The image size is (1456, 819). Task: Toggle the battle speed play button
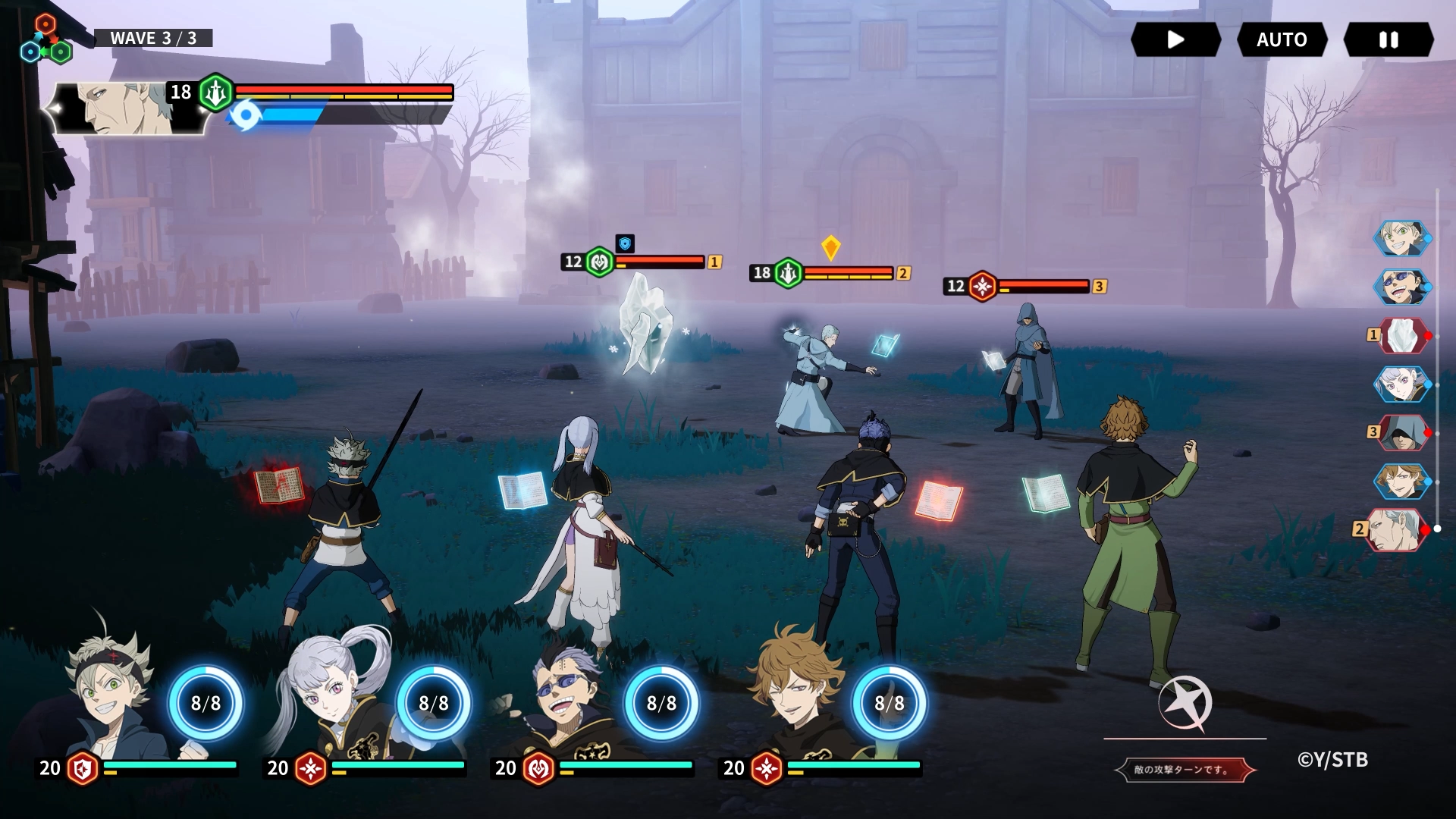[x=1175, y=39]
